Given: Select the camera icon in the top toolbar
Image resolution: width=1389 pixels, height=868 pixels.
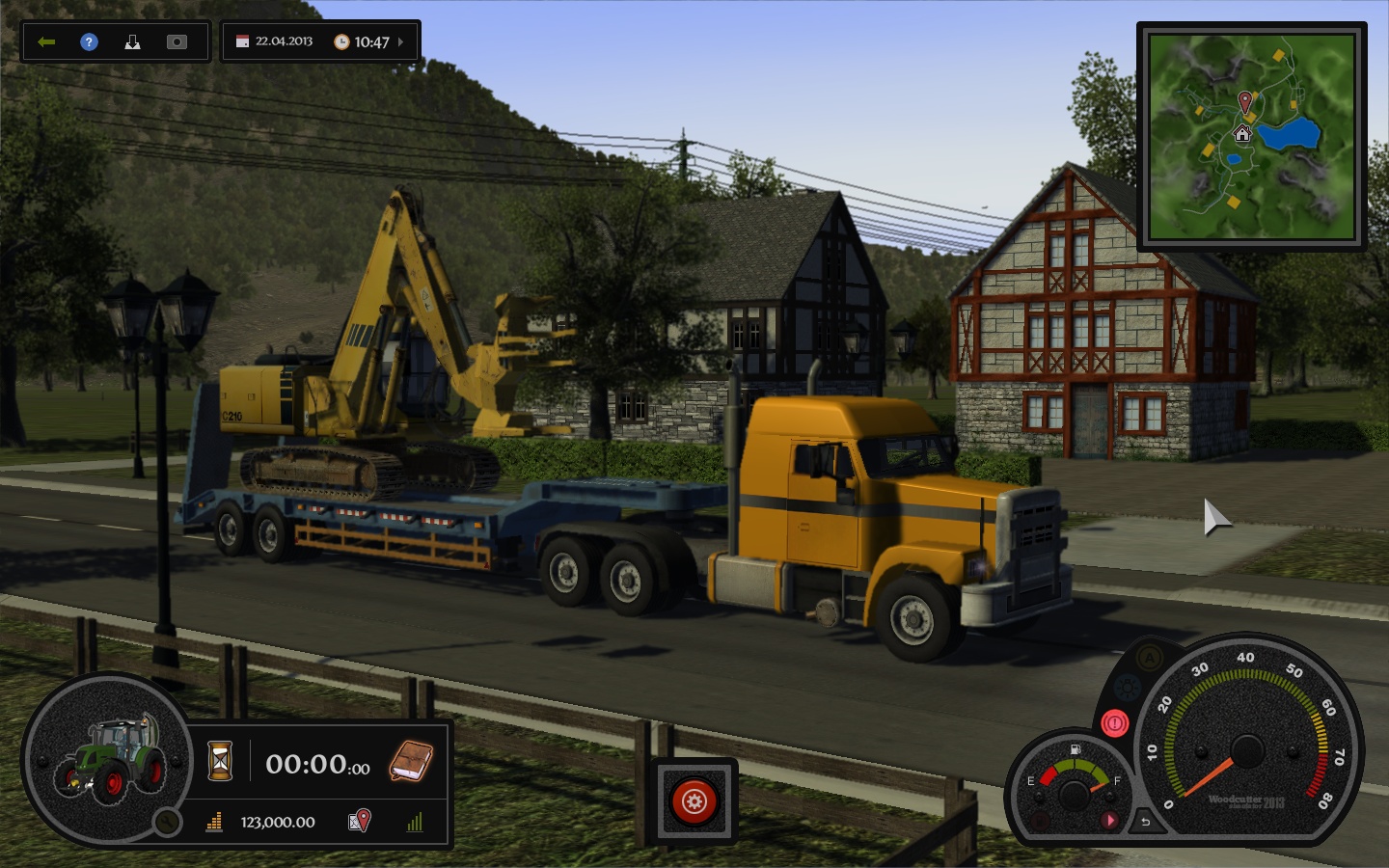Looking at the screenshot, I should [177, 41].
